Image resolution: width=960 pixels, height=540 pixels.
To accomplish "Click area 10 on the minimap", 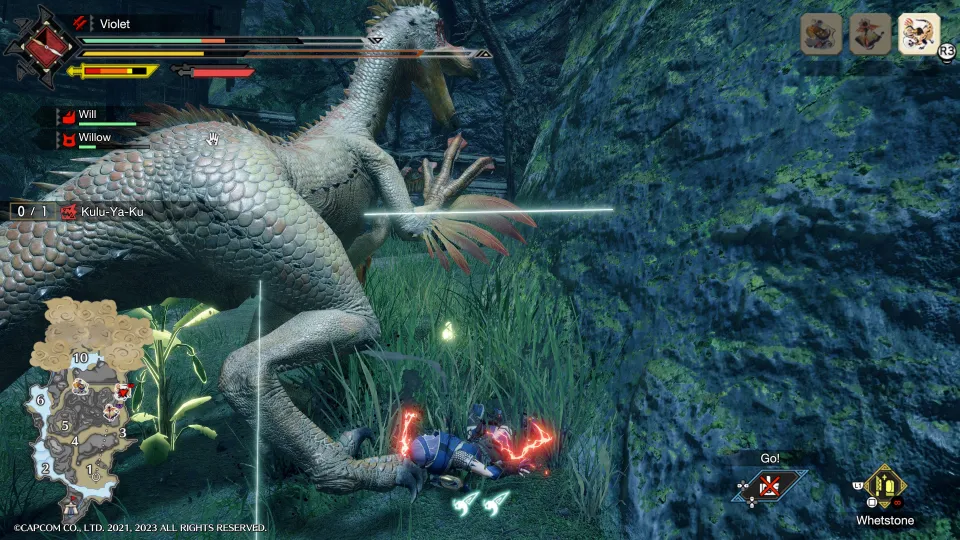I will pyautogui.click(x=82, y=357).
